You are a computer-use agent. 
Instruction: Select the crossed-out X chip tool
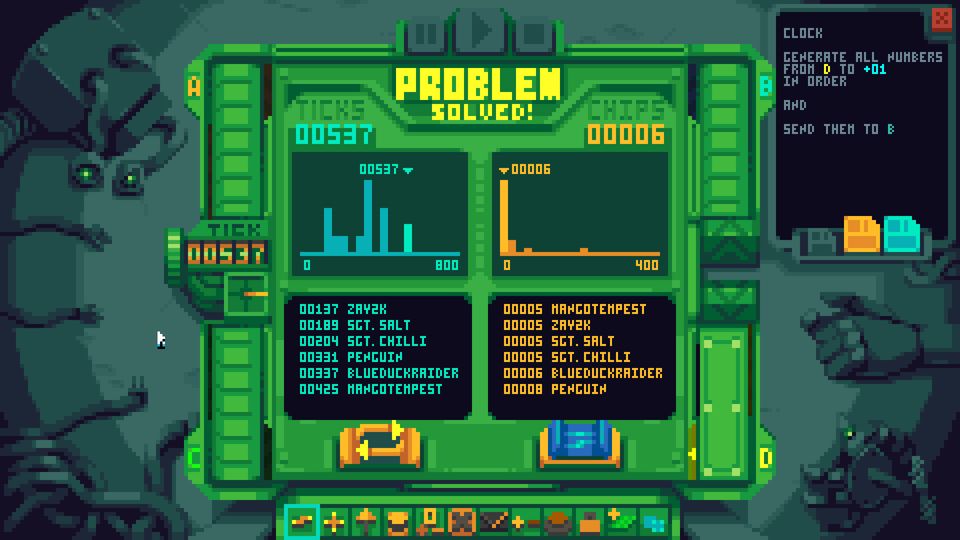tap(461, 521)
